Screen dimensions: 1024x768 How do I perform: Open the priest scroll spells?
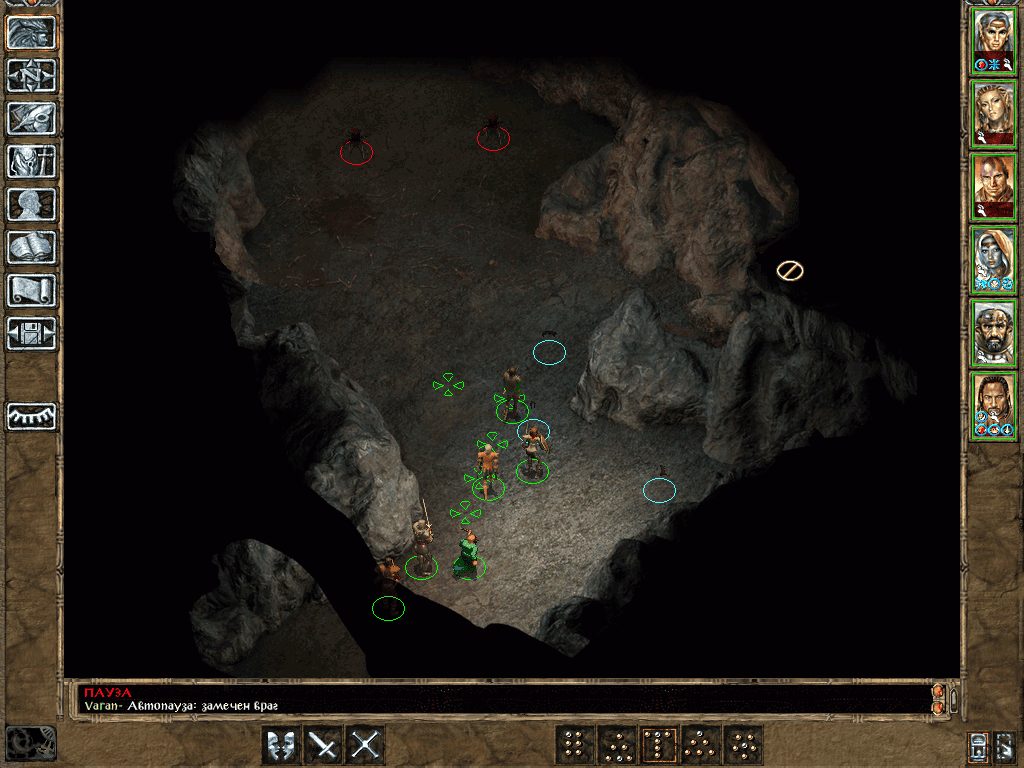[x=32, y=290]
